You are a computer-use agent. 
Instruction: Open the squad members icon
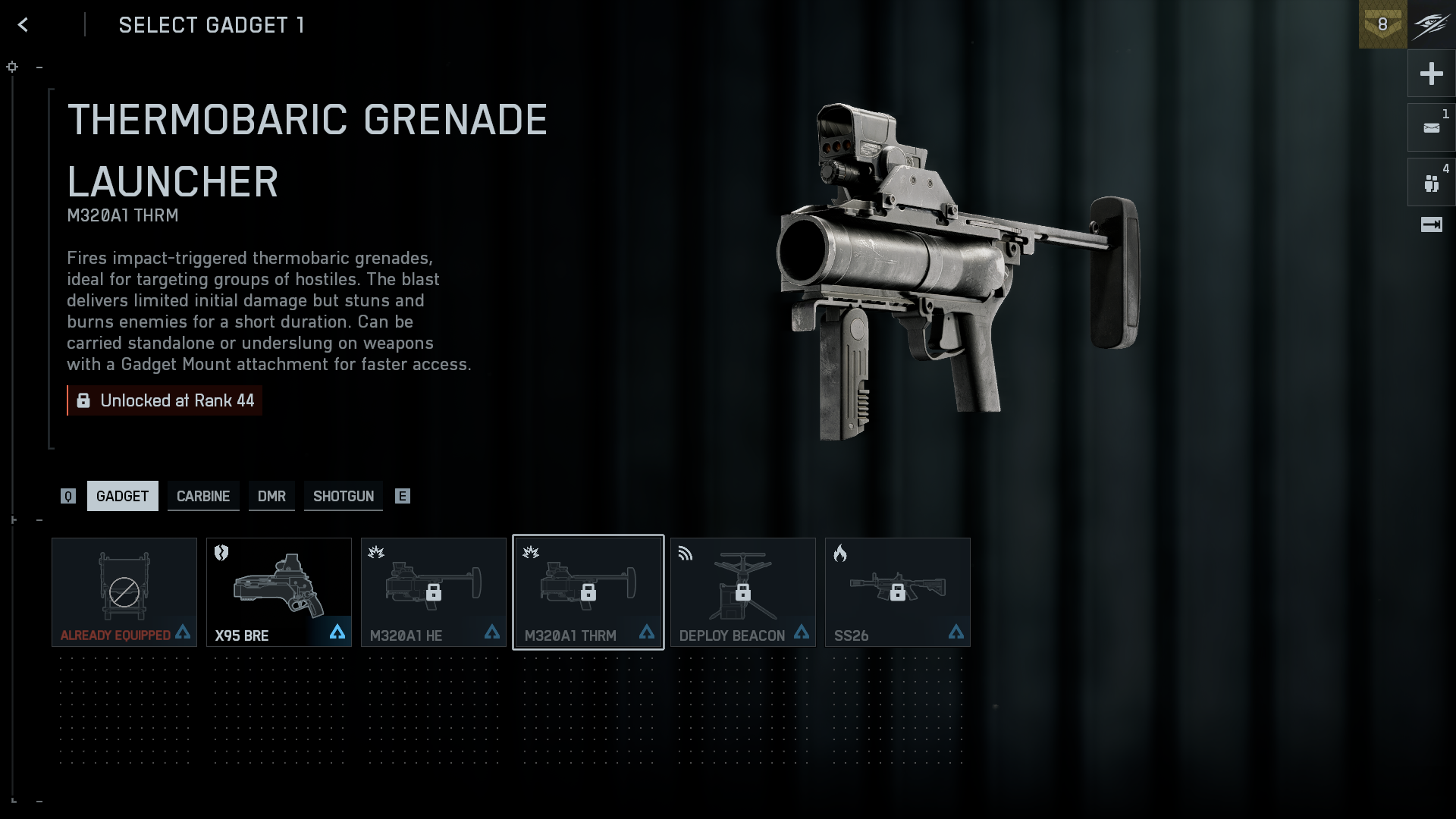click(1431, 183)
